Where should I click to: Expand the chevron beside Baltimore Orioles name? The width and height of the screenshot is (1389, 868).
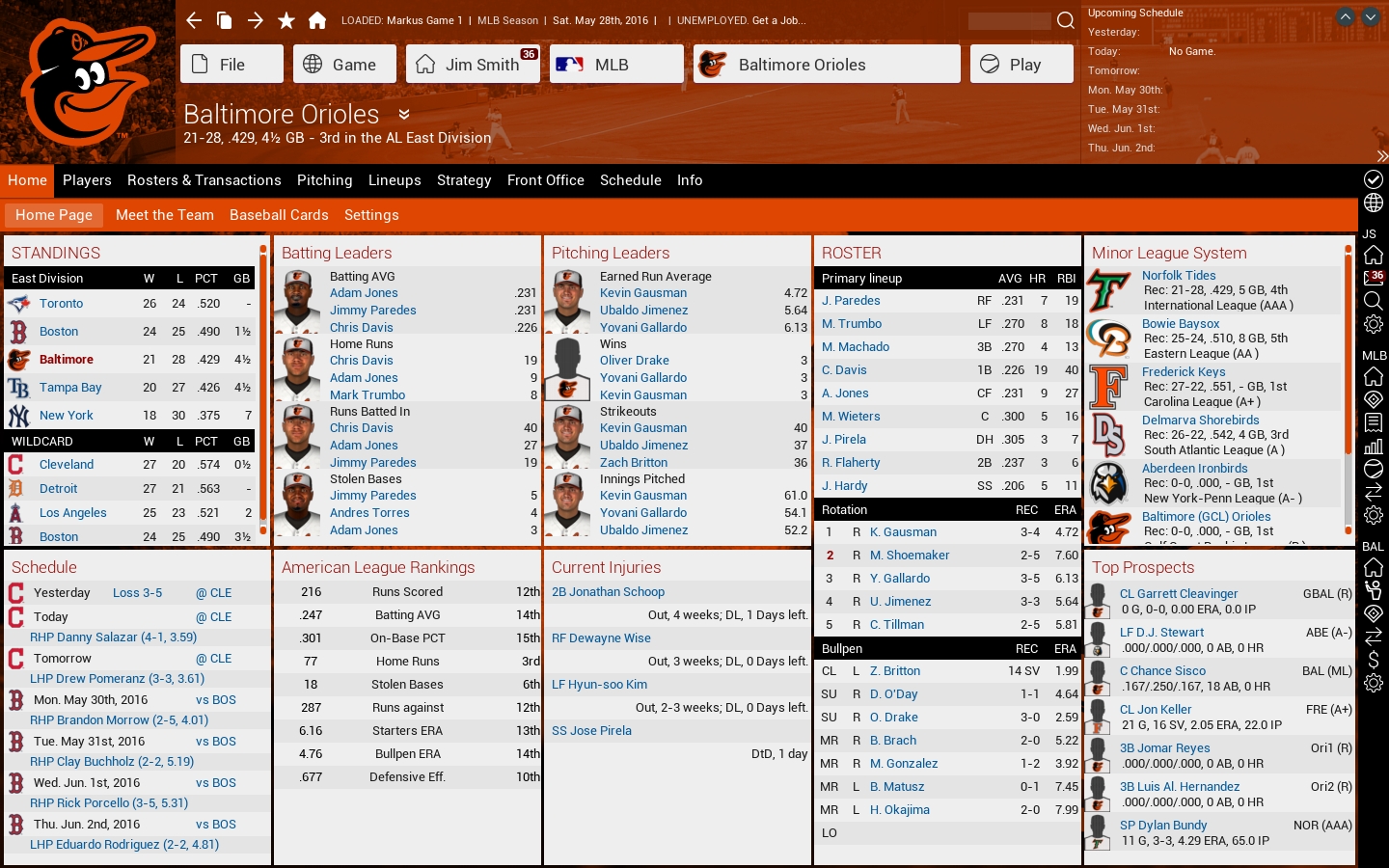tap(402, 115)
